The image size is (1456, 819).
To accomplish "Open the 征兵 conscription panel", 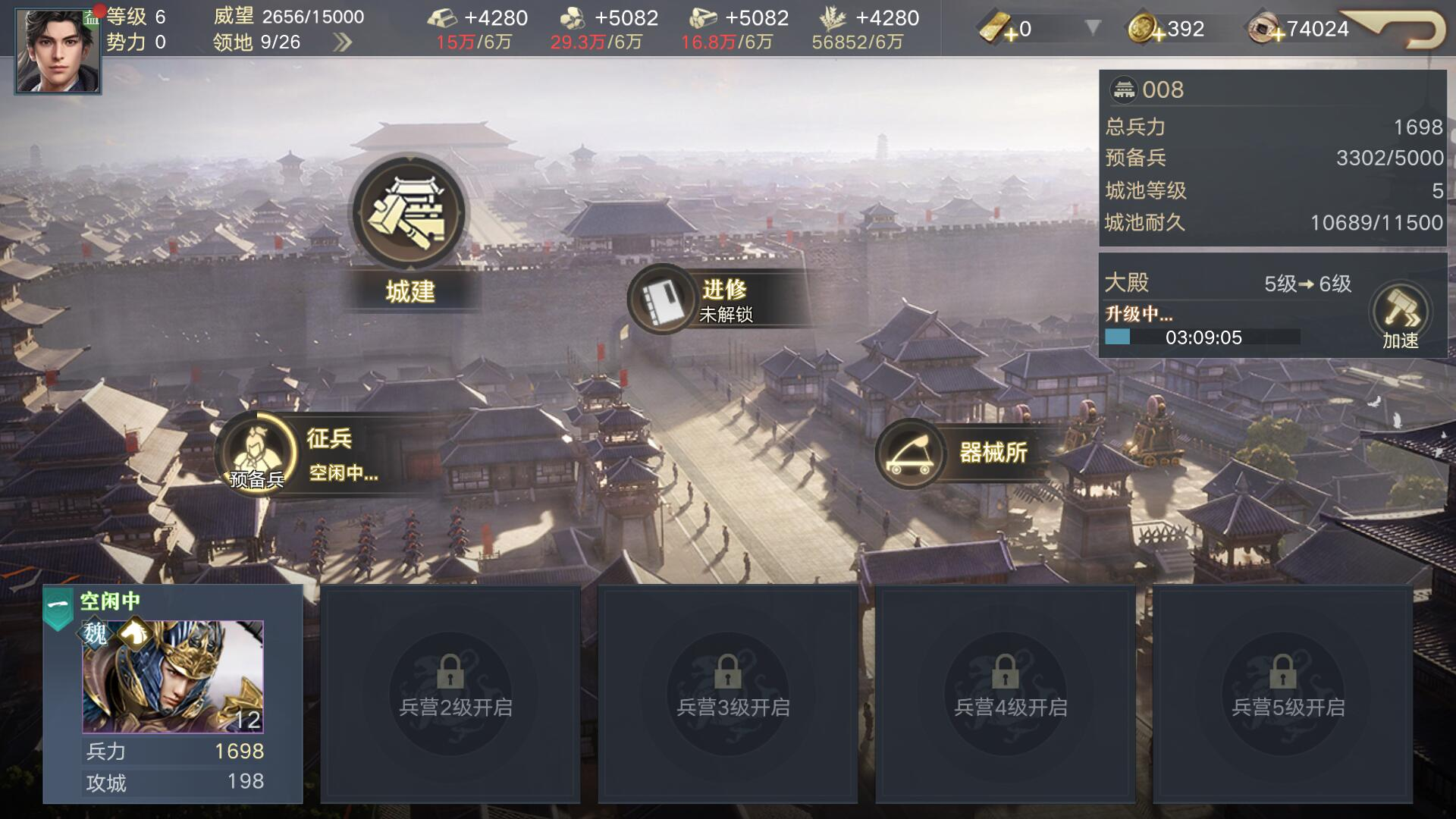I will 259,453.
